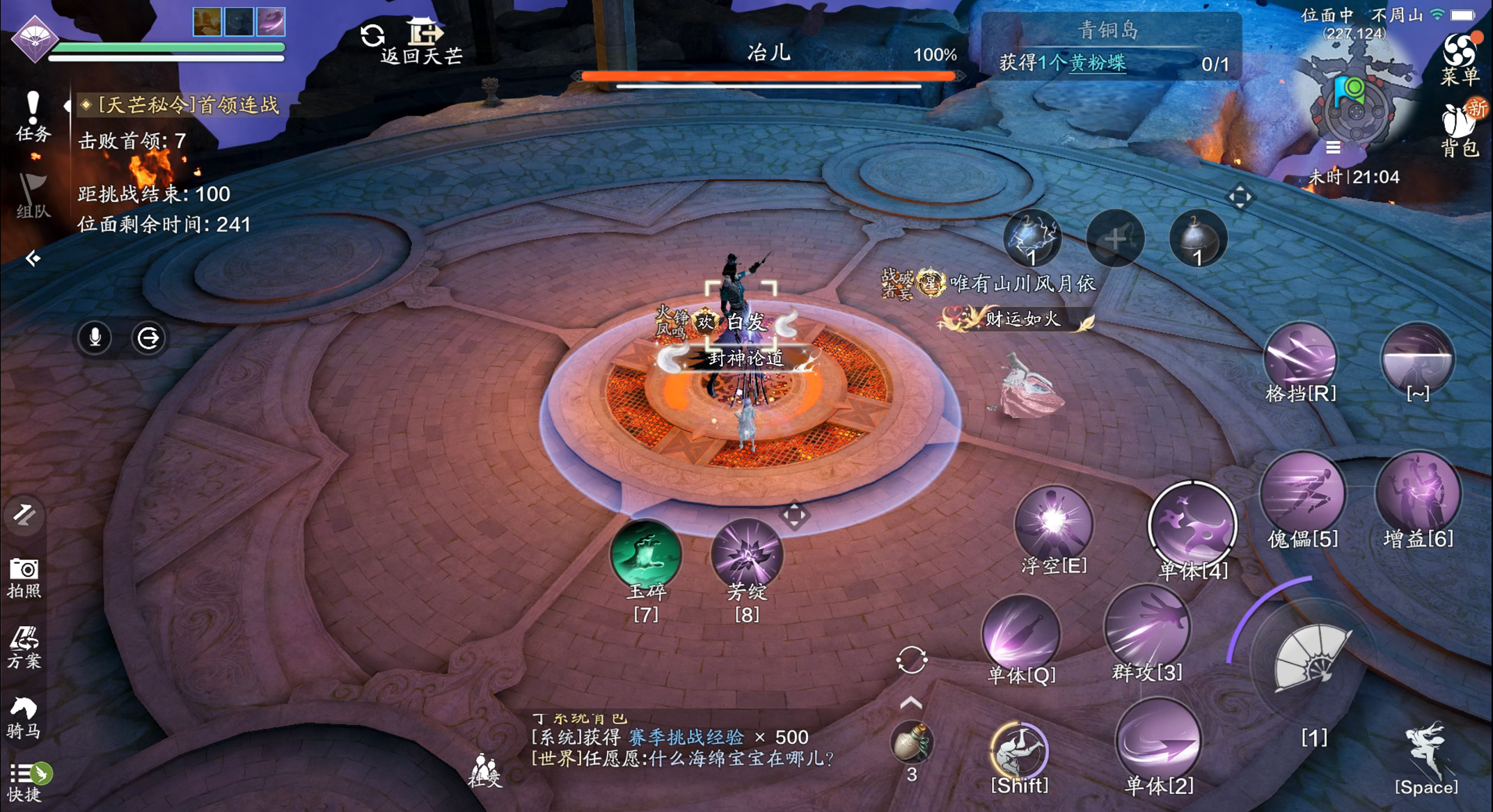
Task: Open the 背包 backpack
Action: pyautogui.click(x=1459, y=129)
